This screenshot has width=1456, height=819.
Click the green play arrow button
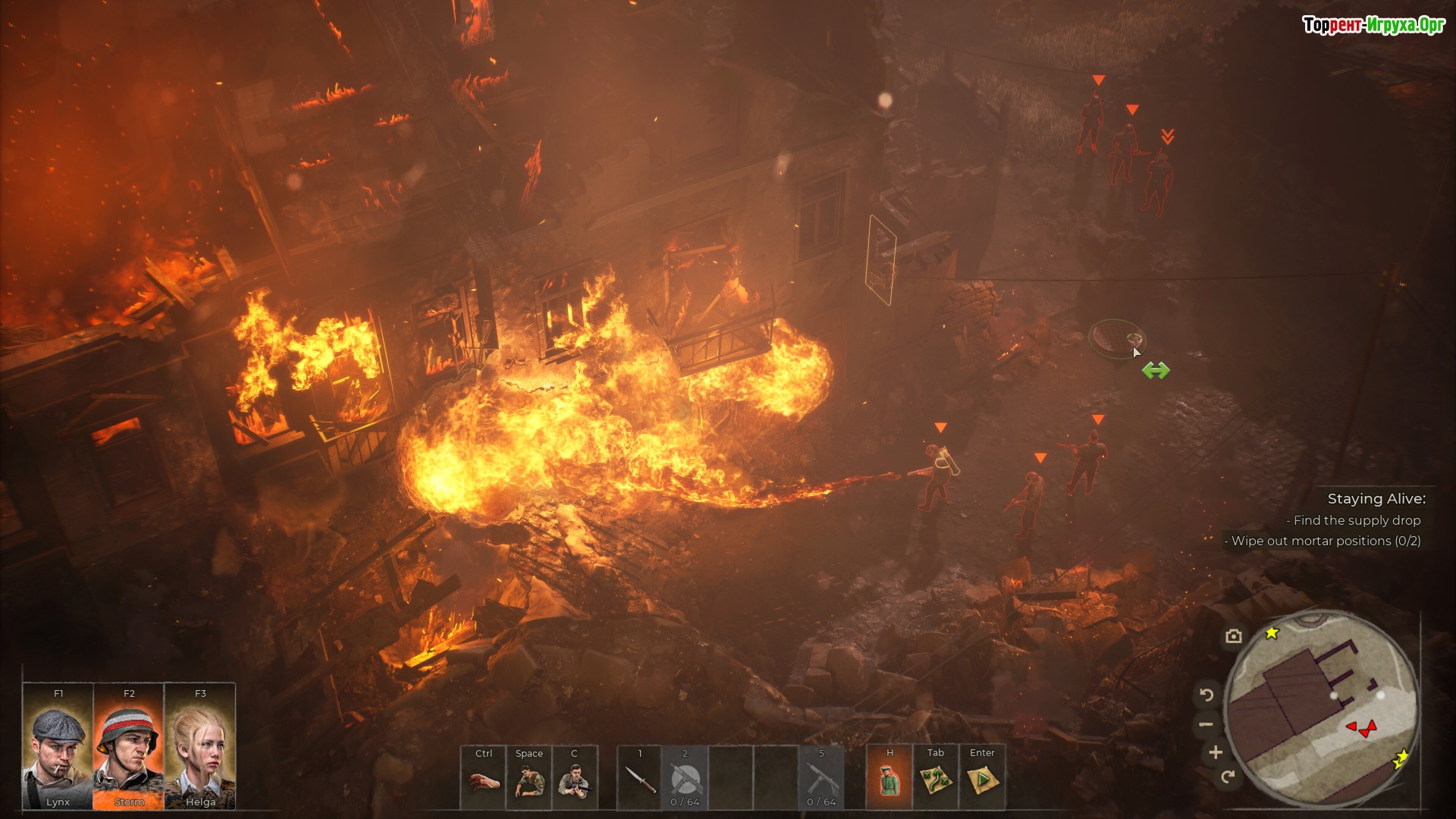pos(982,779)
